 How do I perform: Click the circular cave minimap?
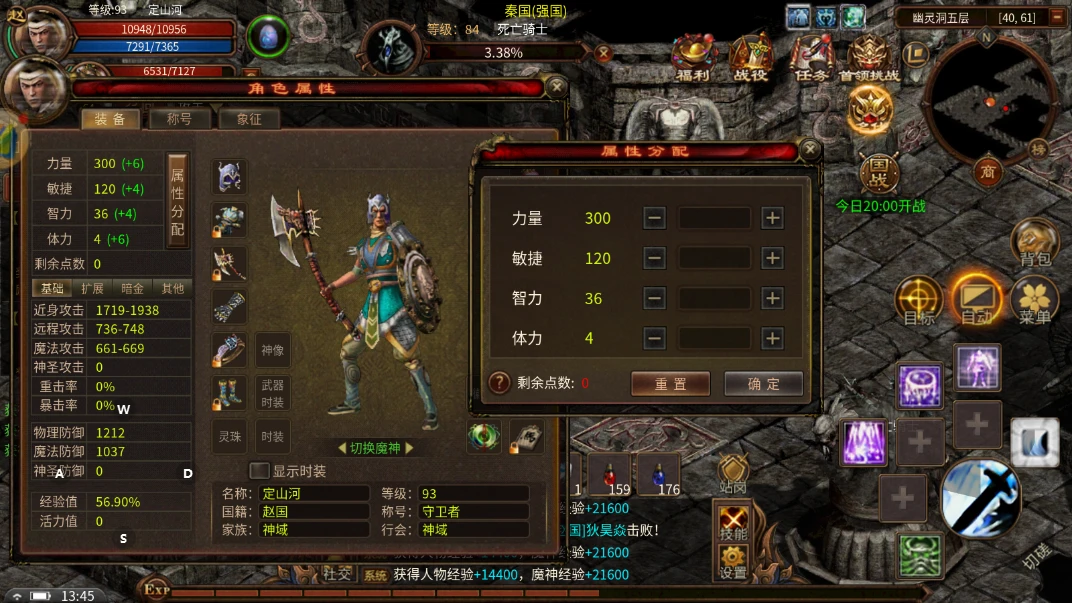(988, 102)
